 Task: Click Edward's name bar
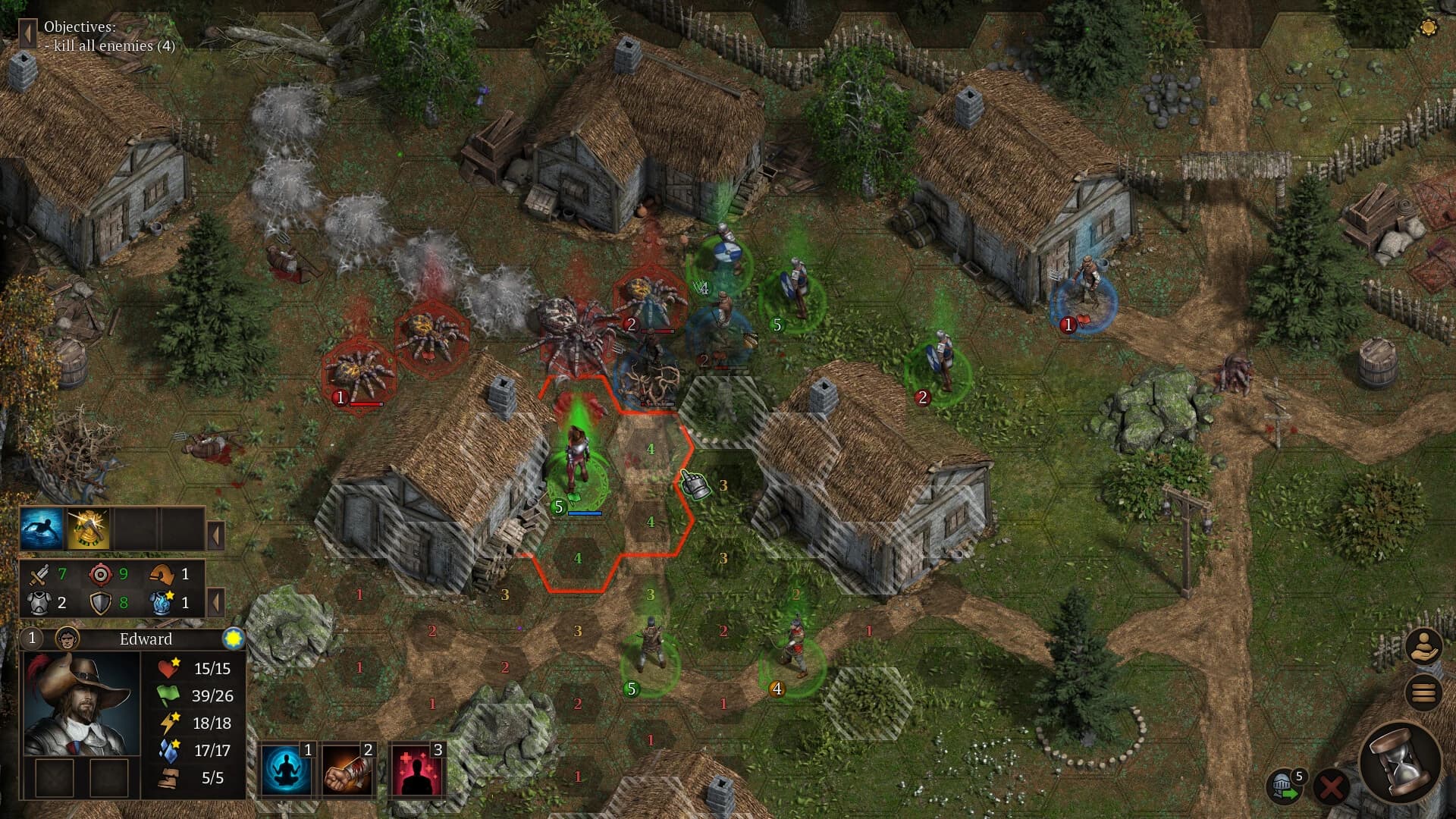point(144,639)
